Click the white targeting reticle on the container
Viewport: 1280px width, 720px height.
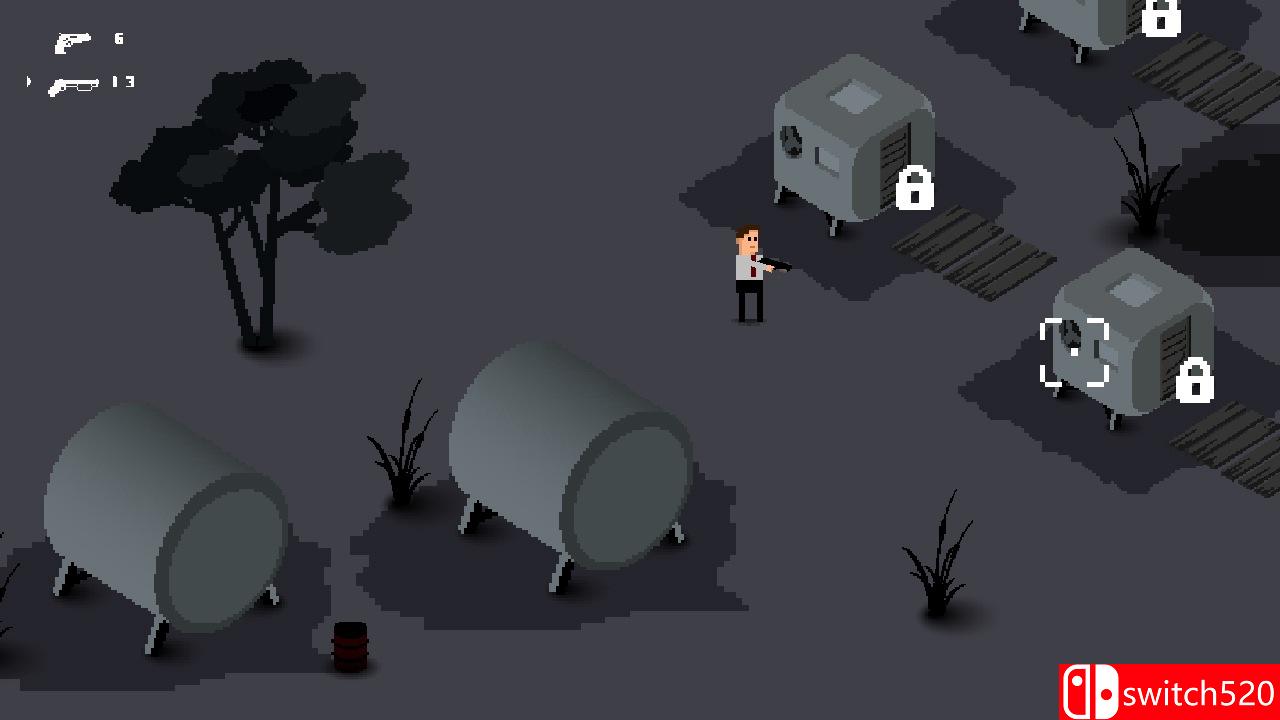(1073, 350)
